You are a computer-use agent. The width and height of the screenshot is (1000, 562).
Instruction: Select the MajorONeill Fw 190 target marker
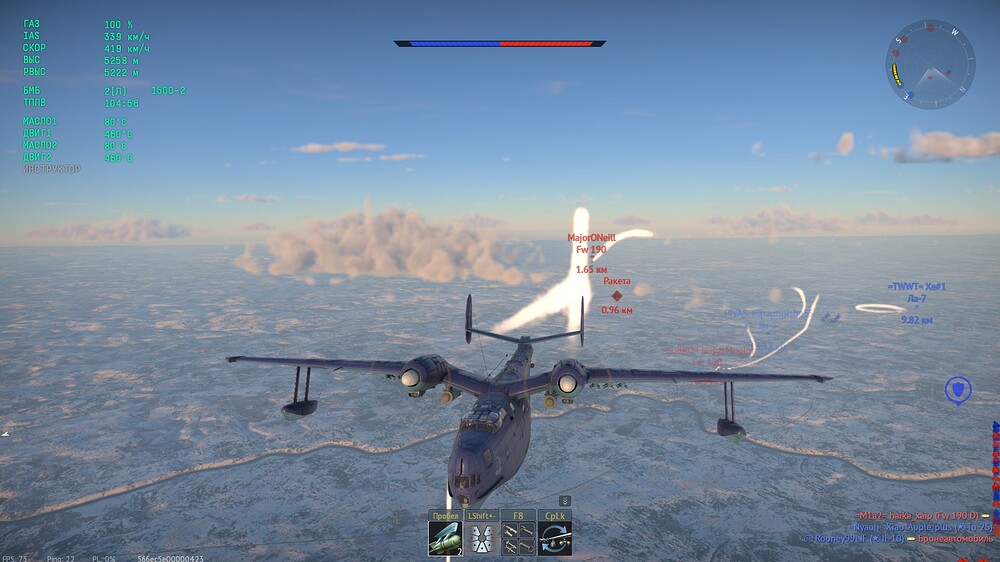pos(591,243)
